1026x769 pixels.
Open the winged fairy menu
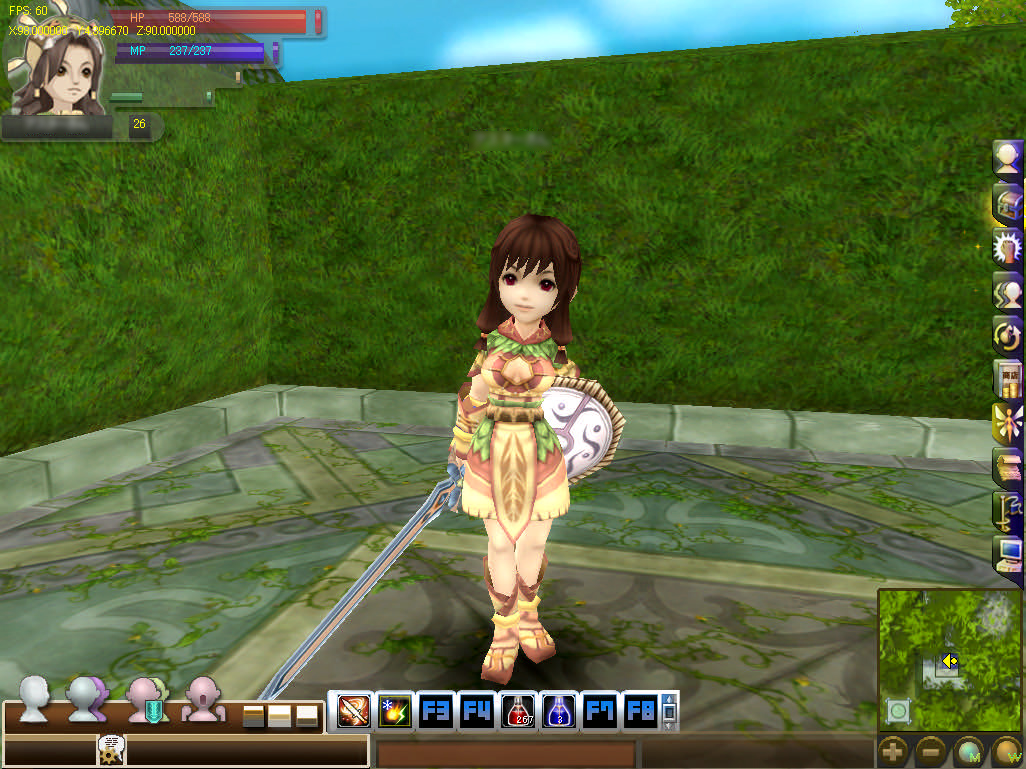pos(1007,422)
